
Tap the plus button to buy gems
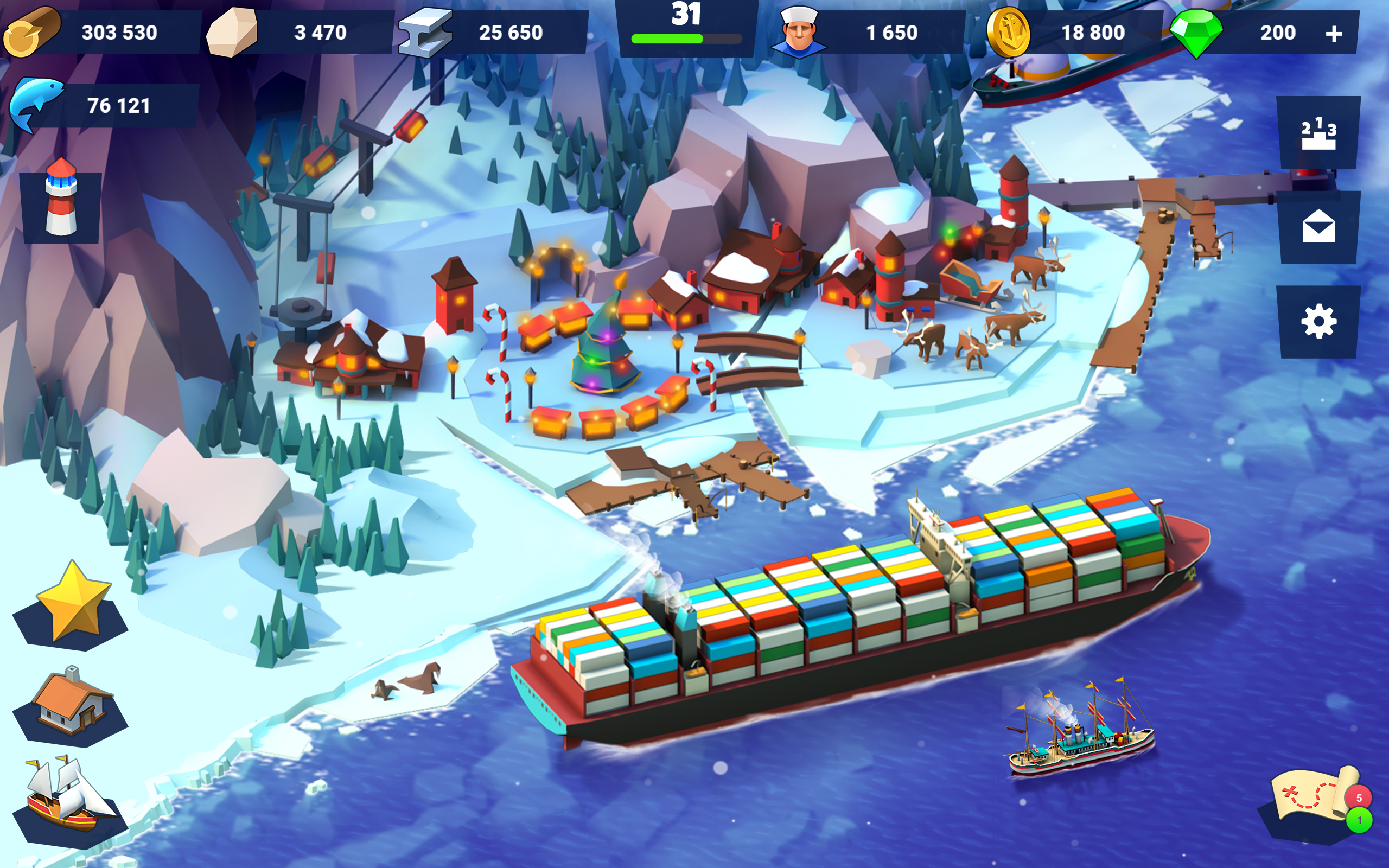1333,33
